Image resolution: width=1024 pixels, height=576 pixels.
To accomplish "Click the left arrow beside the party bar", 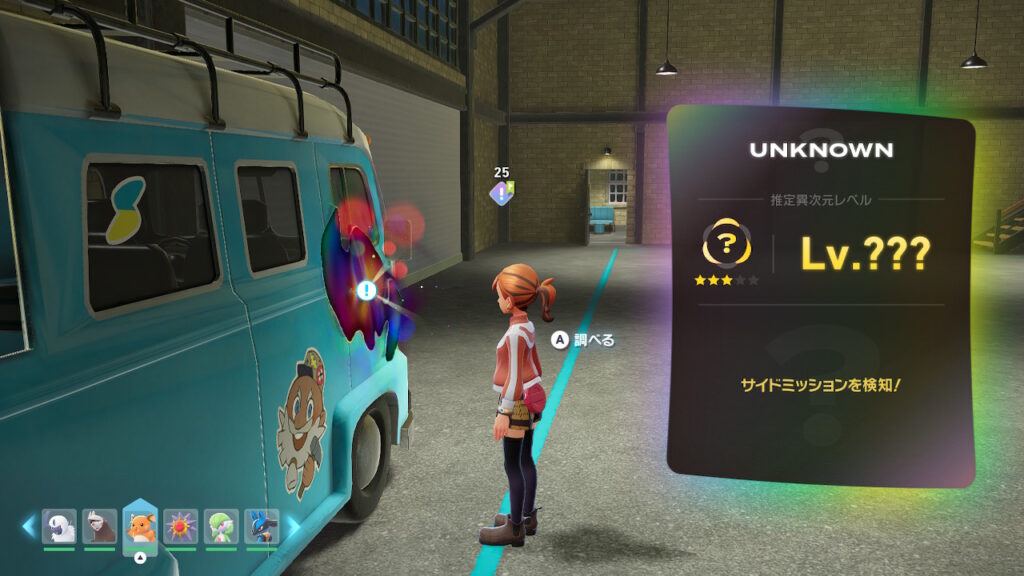I will (x=29, y=525).
